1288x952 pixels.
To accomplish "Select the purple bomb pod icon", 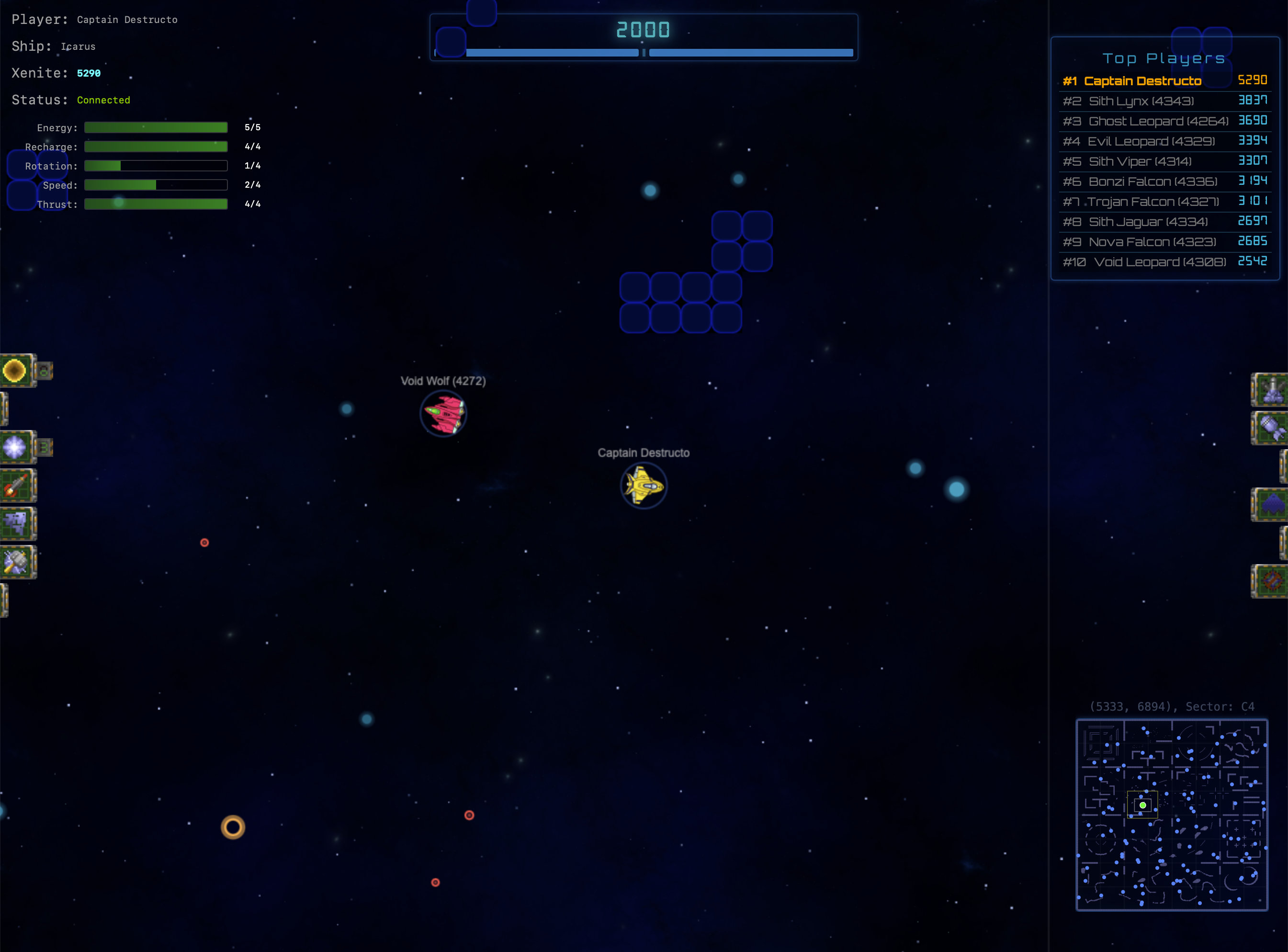I will 1274,428.
